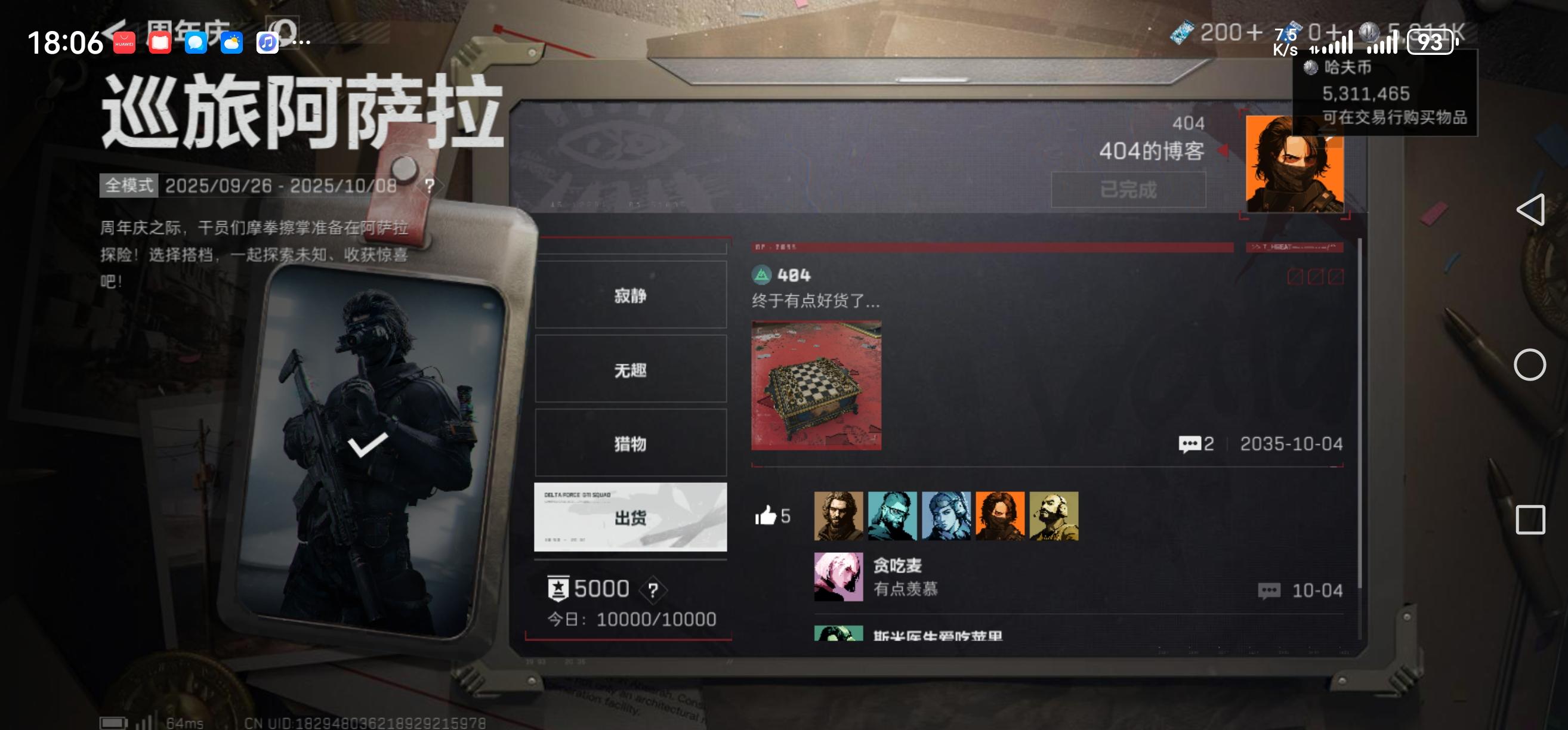Click the help icon next to event dates

point(430,186)
